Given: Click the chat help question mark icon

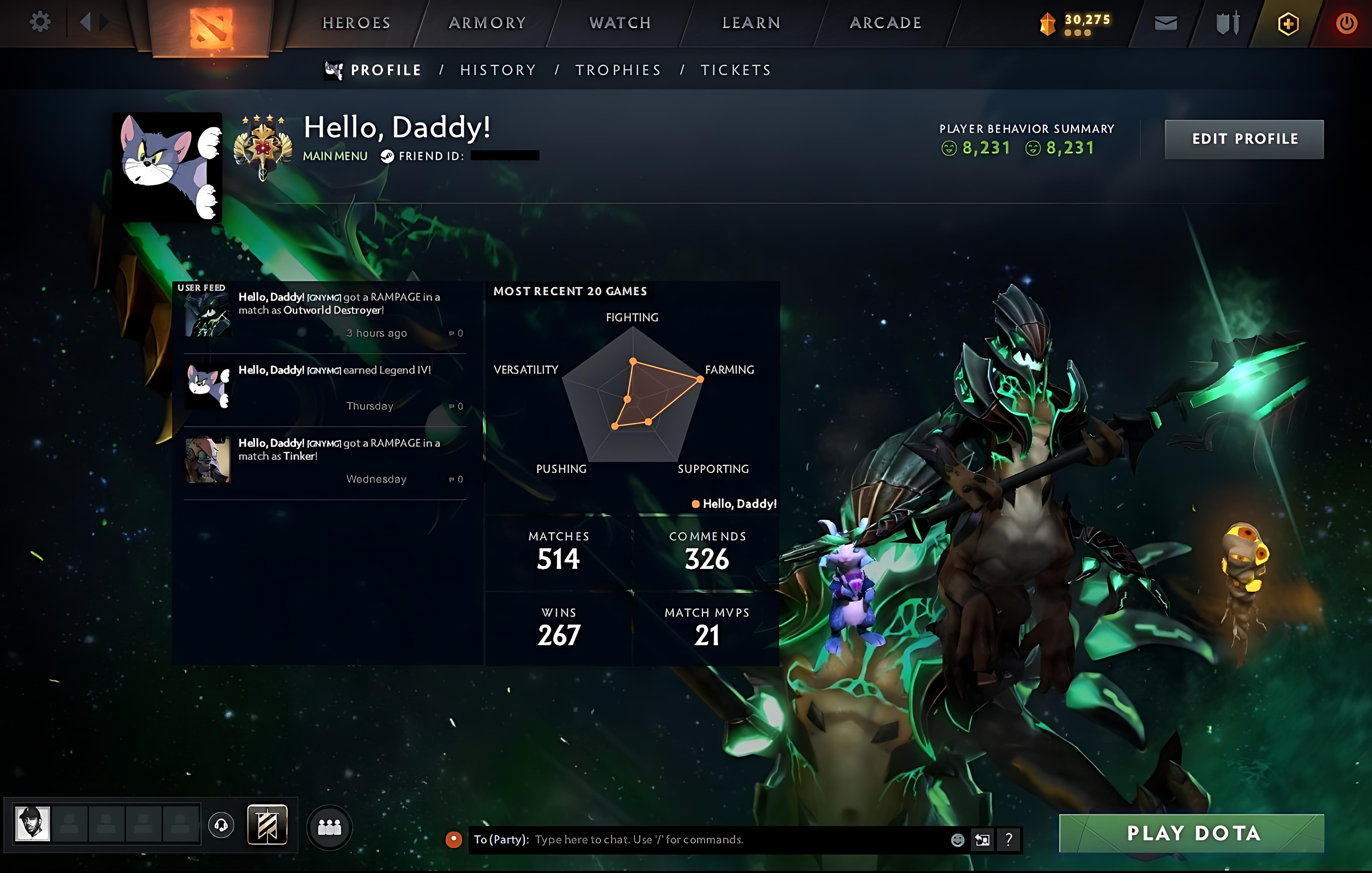Looking at the screenshot, I should pyautogui.click(x=1009, y=839).
